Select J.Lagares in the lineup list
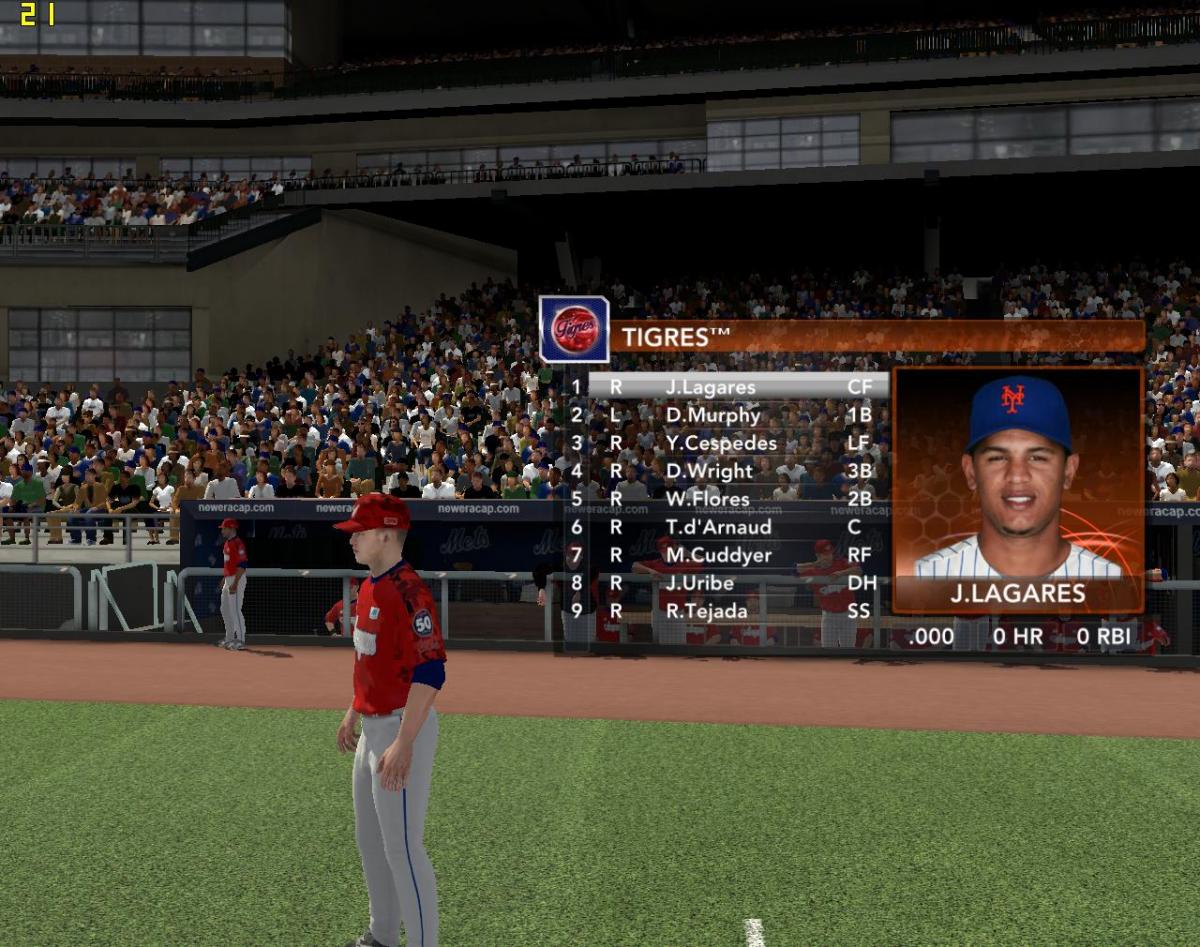 click(x=718, y=387)
